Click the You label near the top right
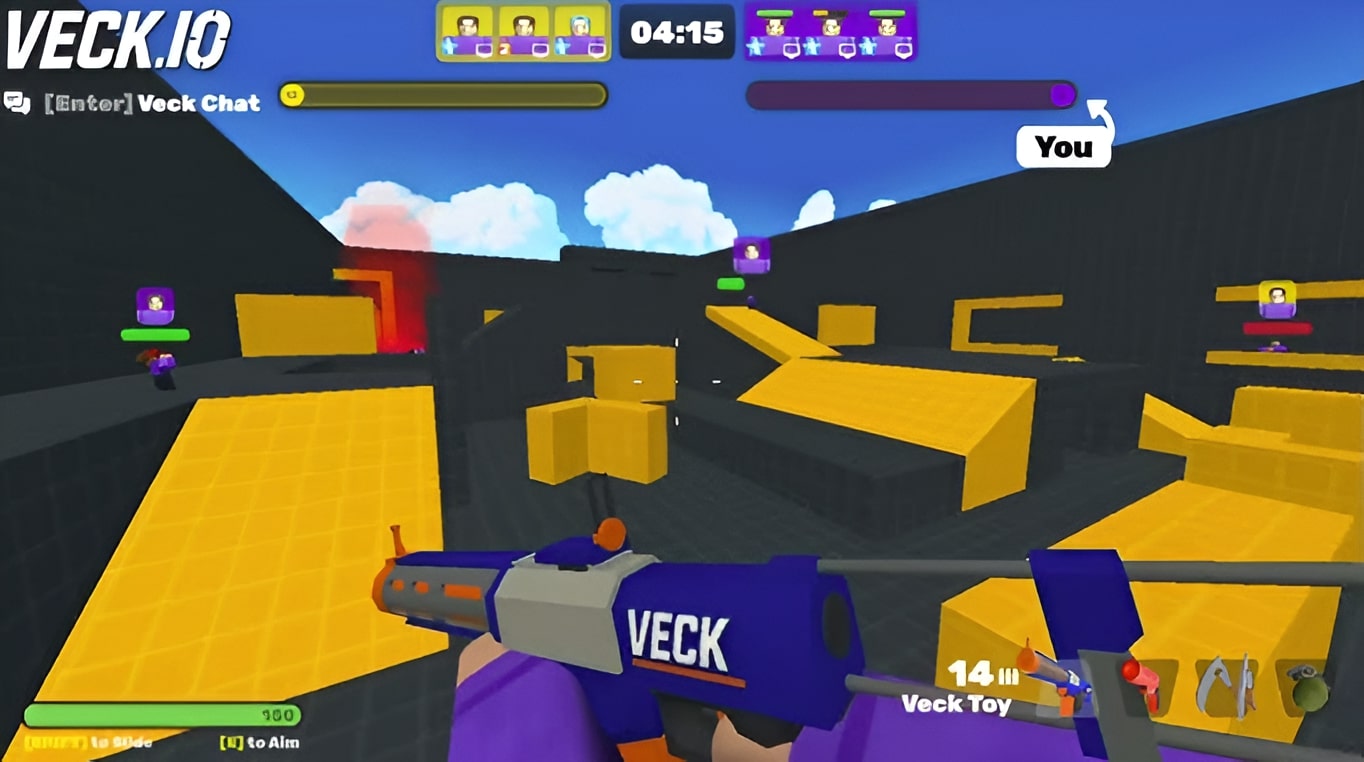1364x762 pixels. (1063, 148)
